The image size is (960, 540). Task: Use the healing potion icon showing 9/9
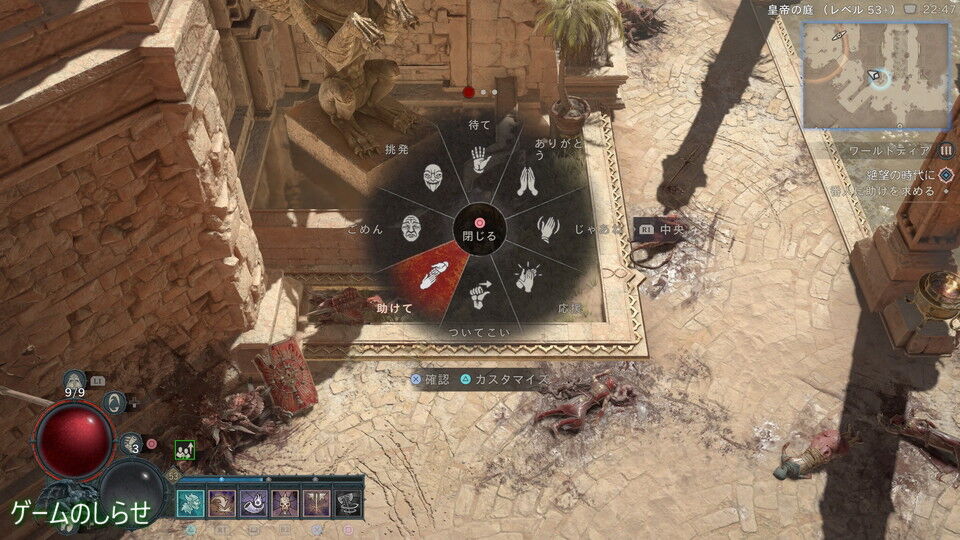pyautogui.click(x=74, y=381)
